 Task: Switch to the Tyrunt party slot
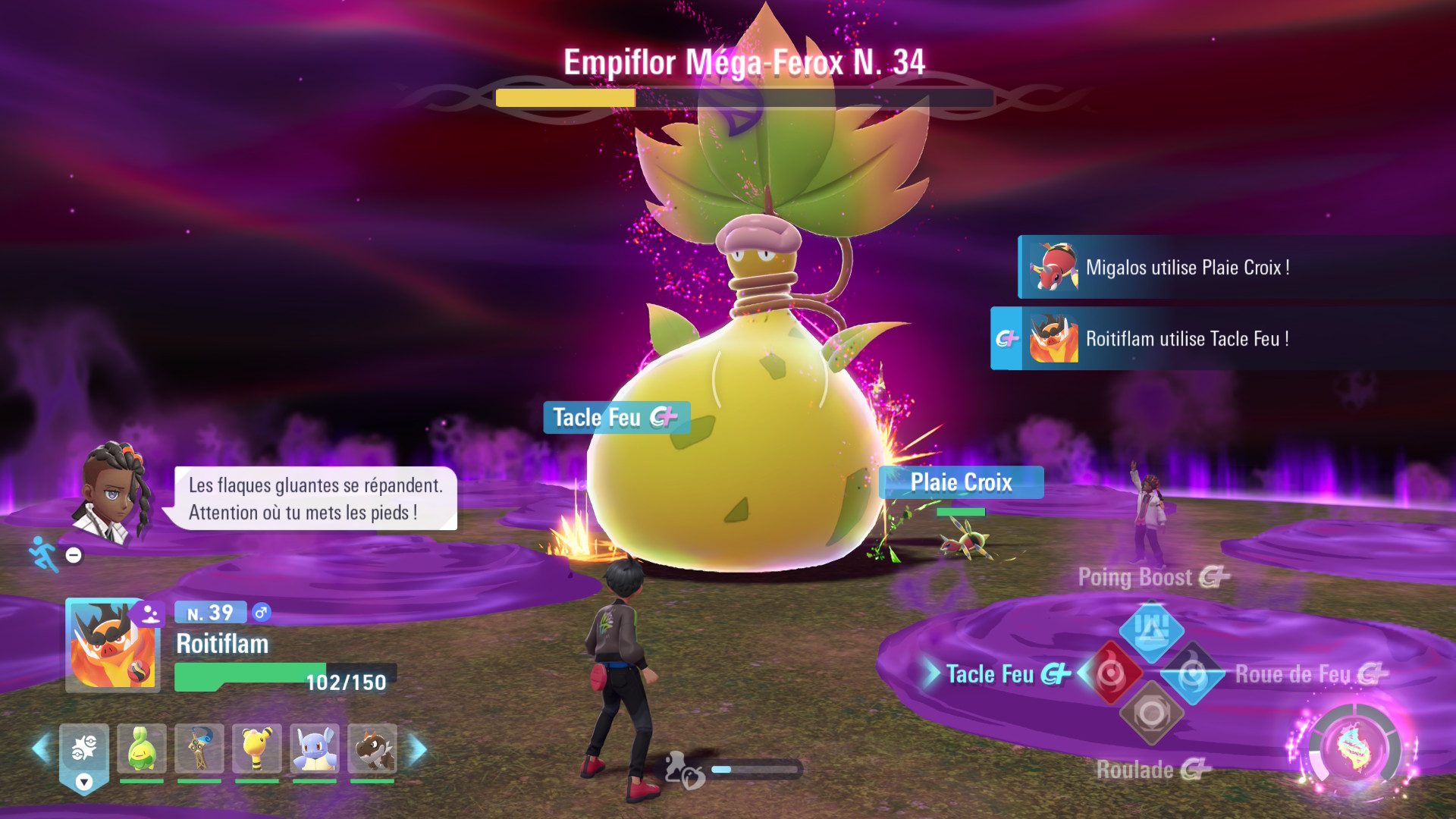372,748
